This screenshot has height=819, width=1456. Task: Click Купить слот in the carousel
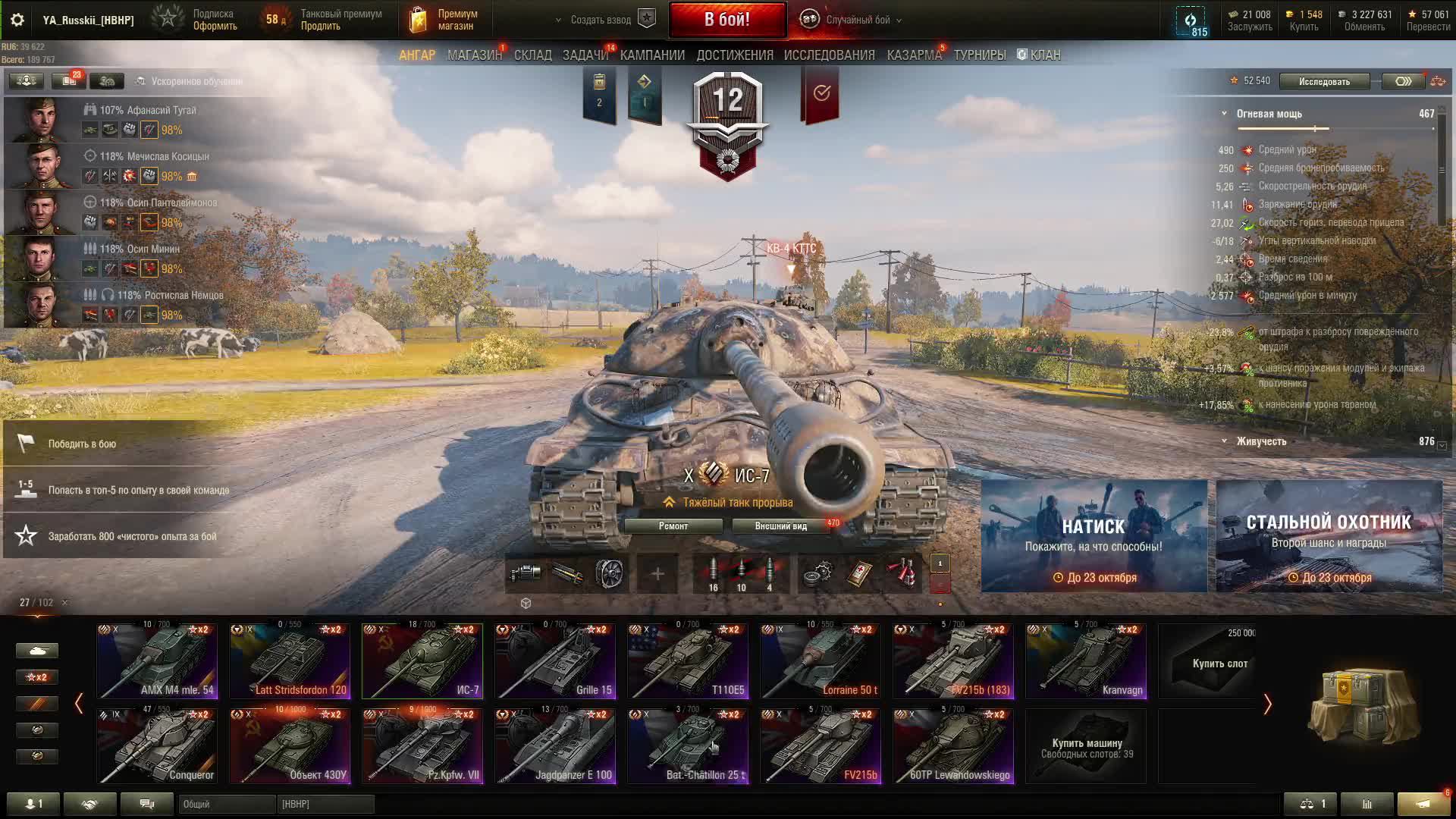tap(1219, 663)
